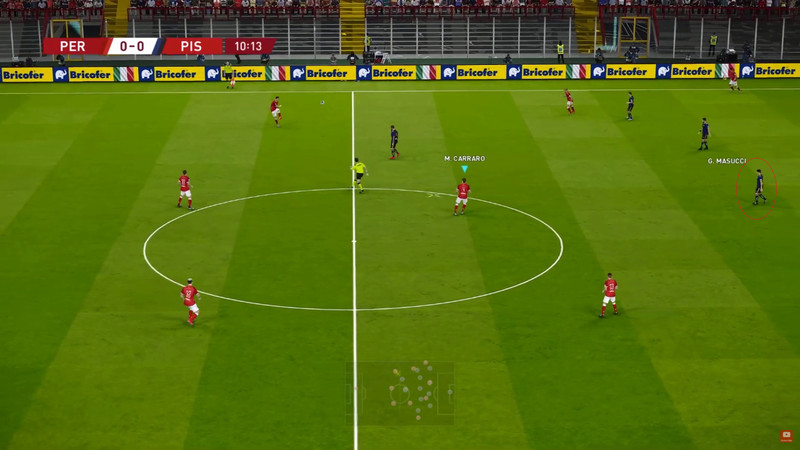Click the radar minimap of the pitch

click(400, 392)
